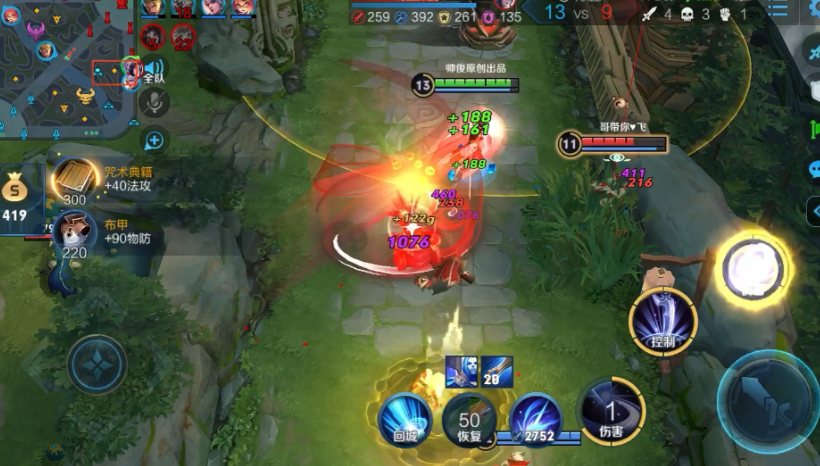Open the shop via gold bag
Image resolution: width=820 pixels, height=466 pixels.
(15, 193)
